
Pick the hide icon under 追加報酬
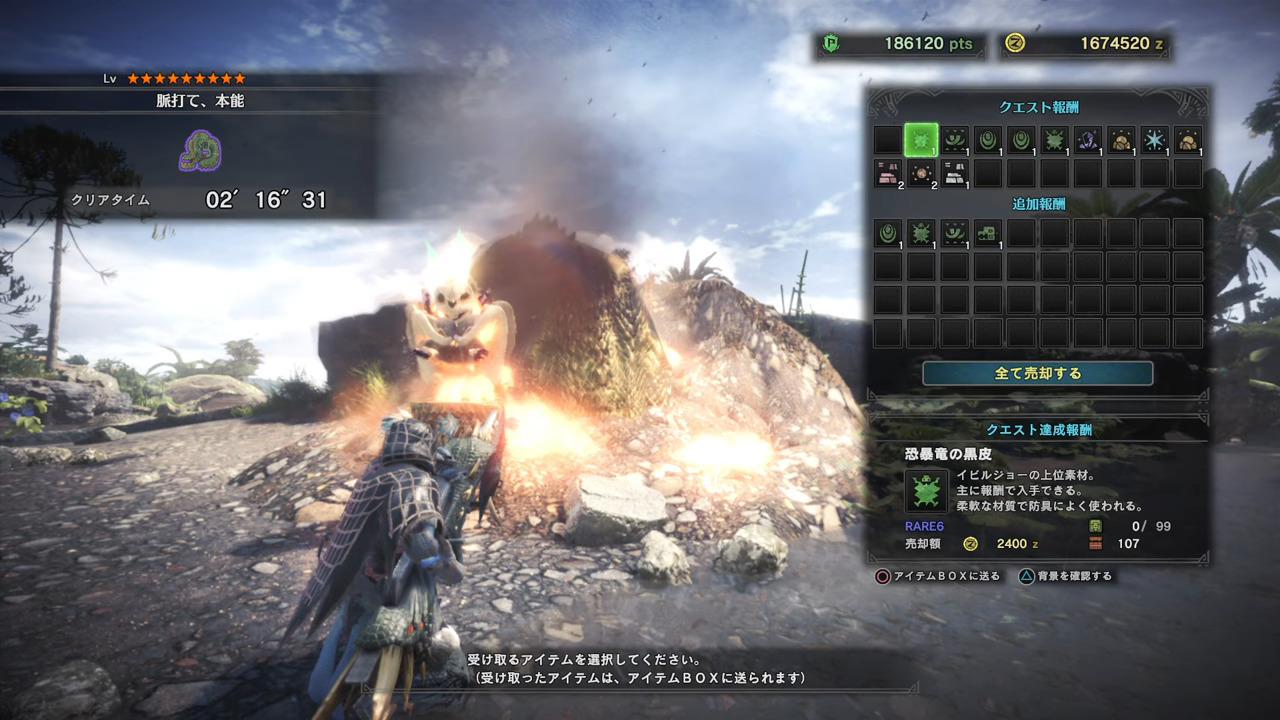click(921, 233)
